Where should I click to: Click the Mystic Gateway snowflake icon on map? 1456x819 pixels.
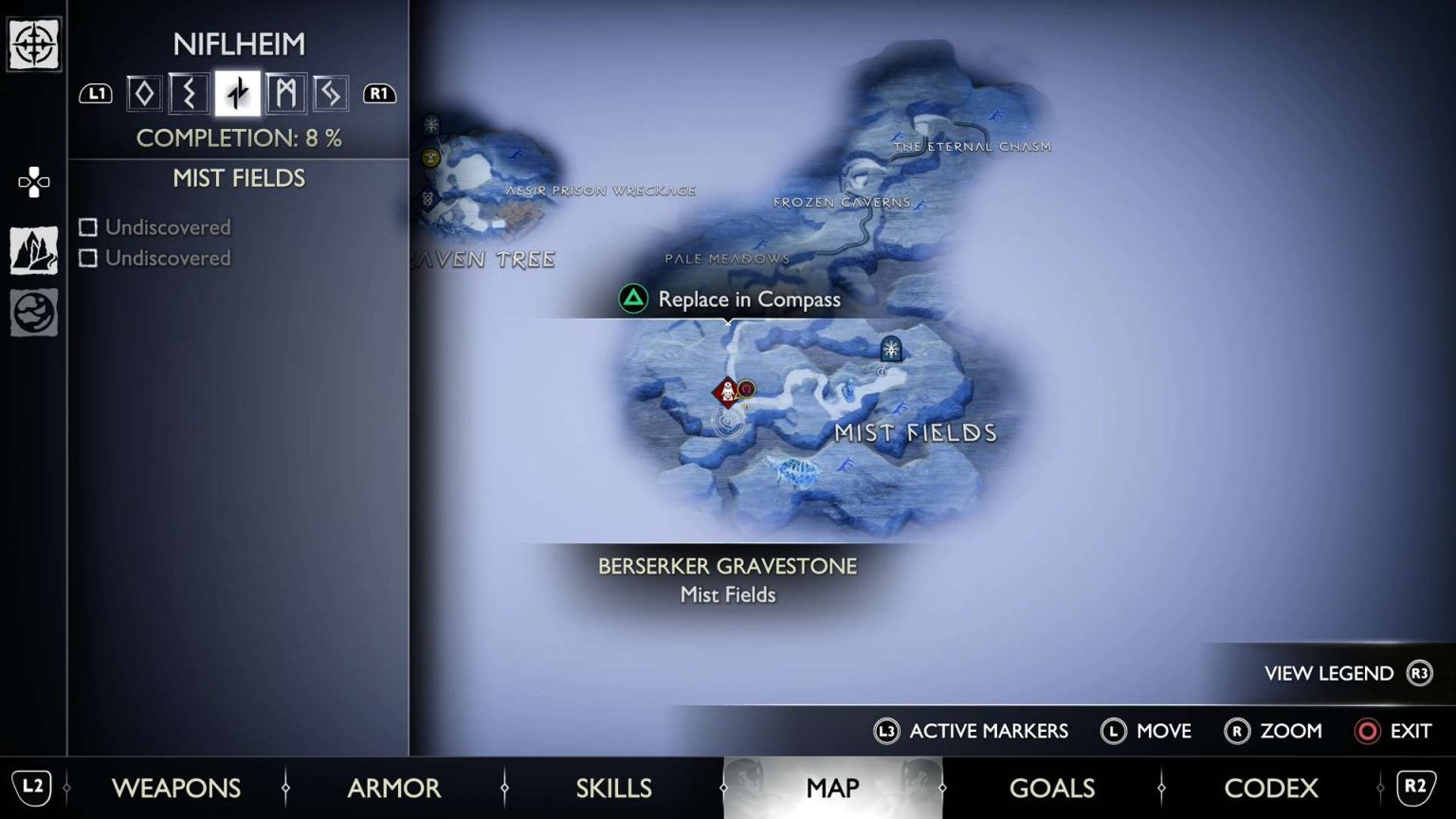889,350
